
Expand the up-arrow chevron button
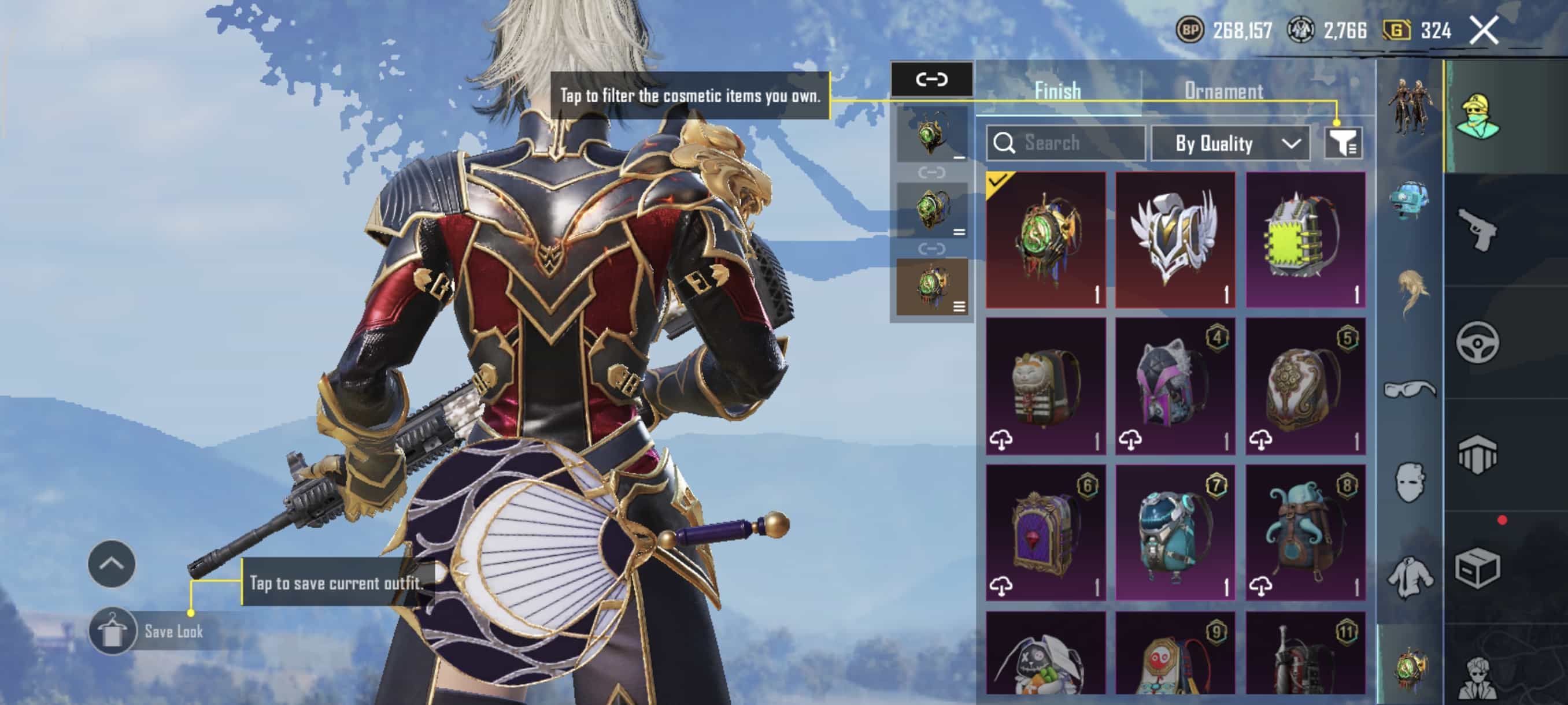pyautogui.click(x=112, y=564)
